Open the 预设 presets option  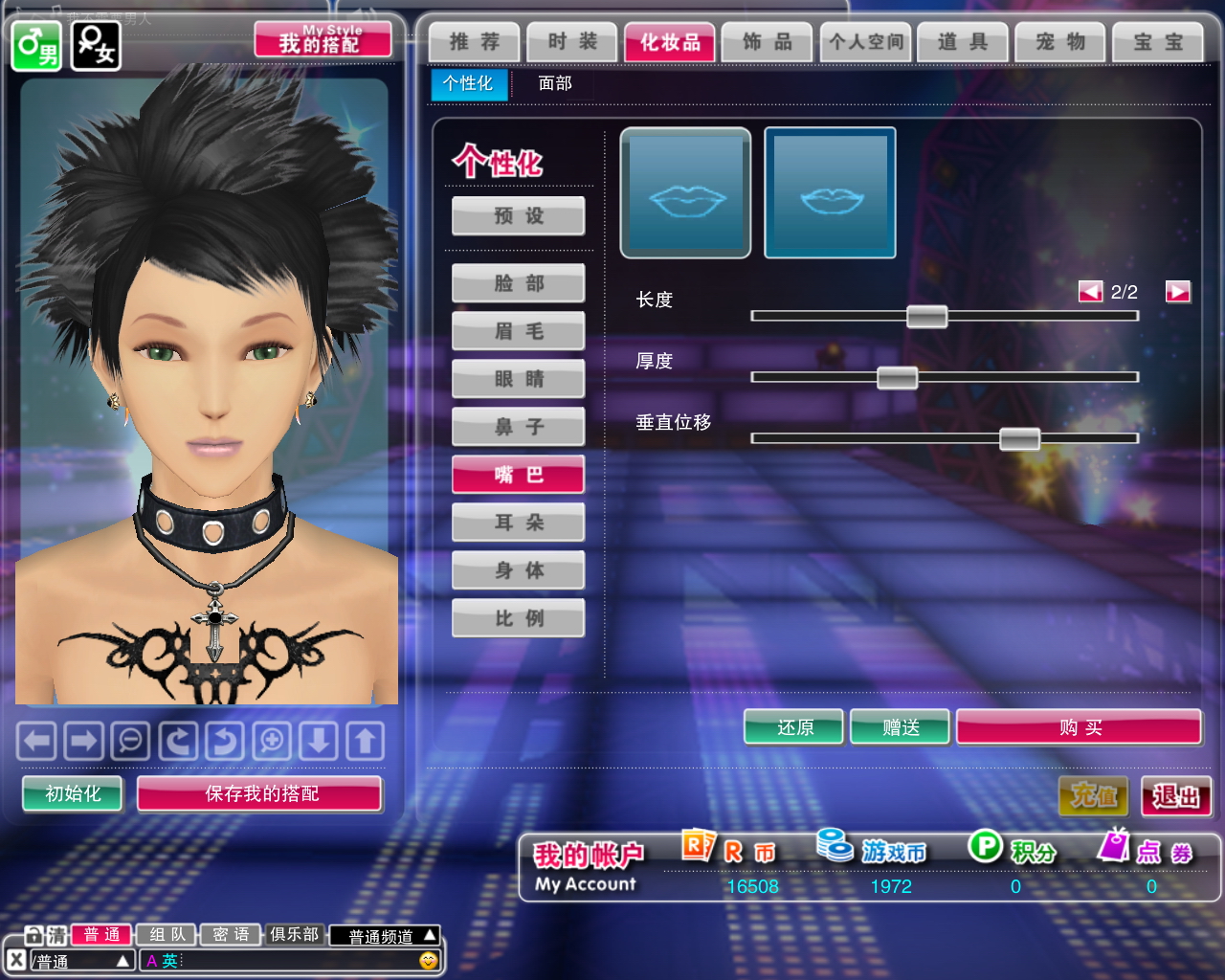tap(519, 216)
